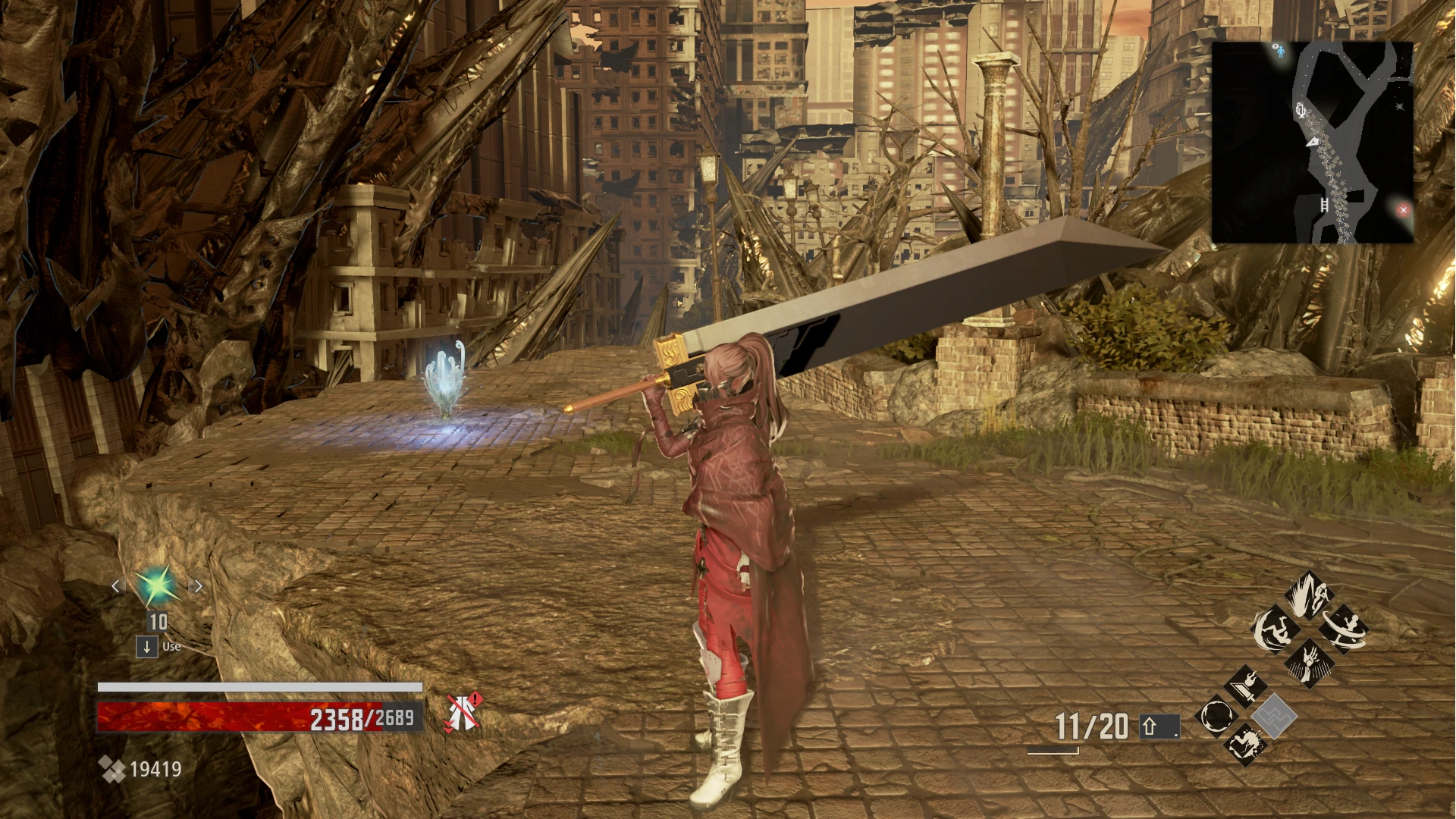Open the minimap of the ruined city
This screenshot has height=819, width=1456.
tap(1312, 143)
